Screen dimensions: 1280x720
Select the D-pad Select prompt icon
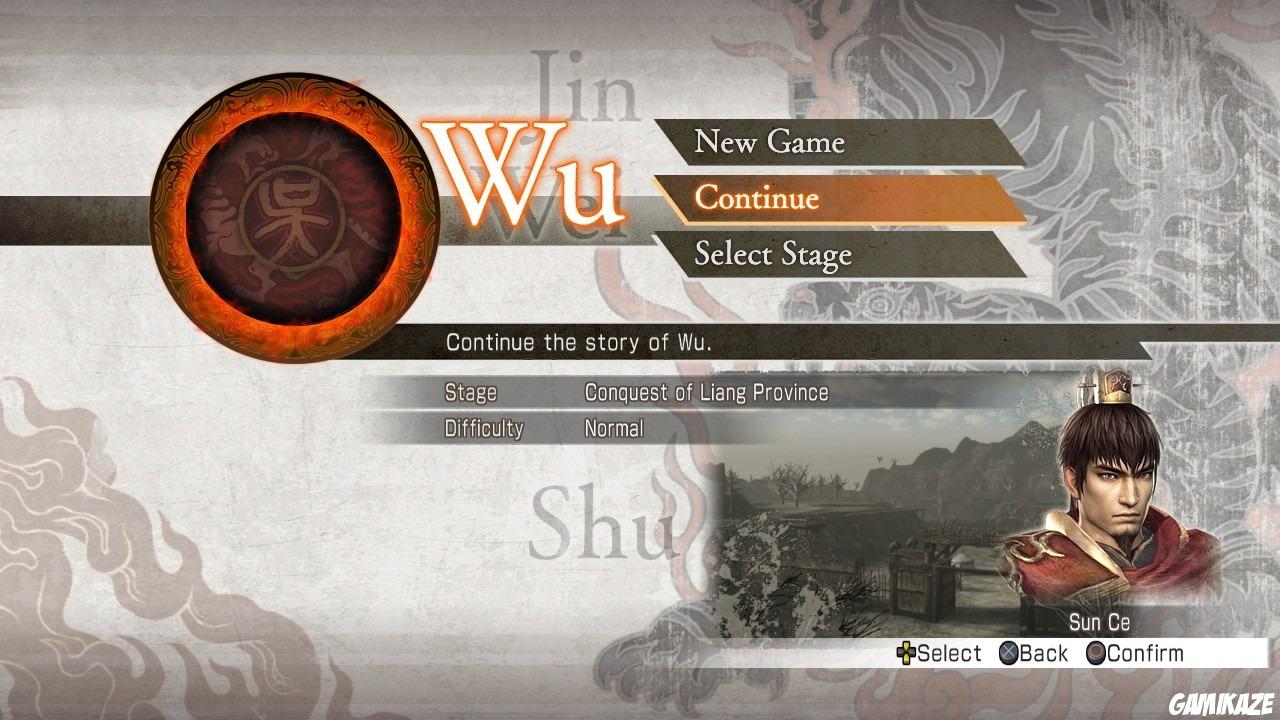click(x=906, y=653)
